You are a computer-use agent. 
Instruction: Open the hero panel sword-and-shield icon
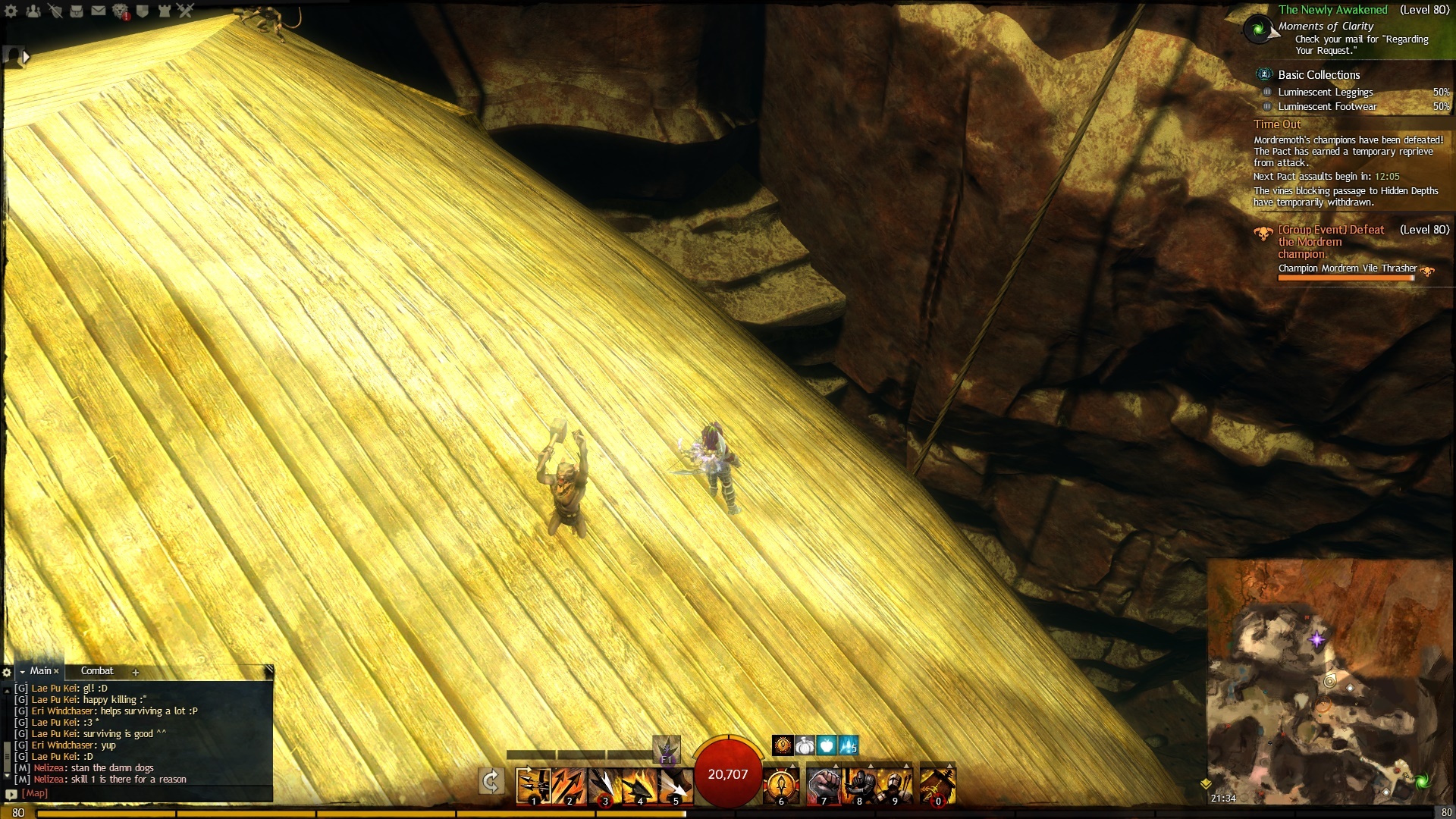point(55,11)
